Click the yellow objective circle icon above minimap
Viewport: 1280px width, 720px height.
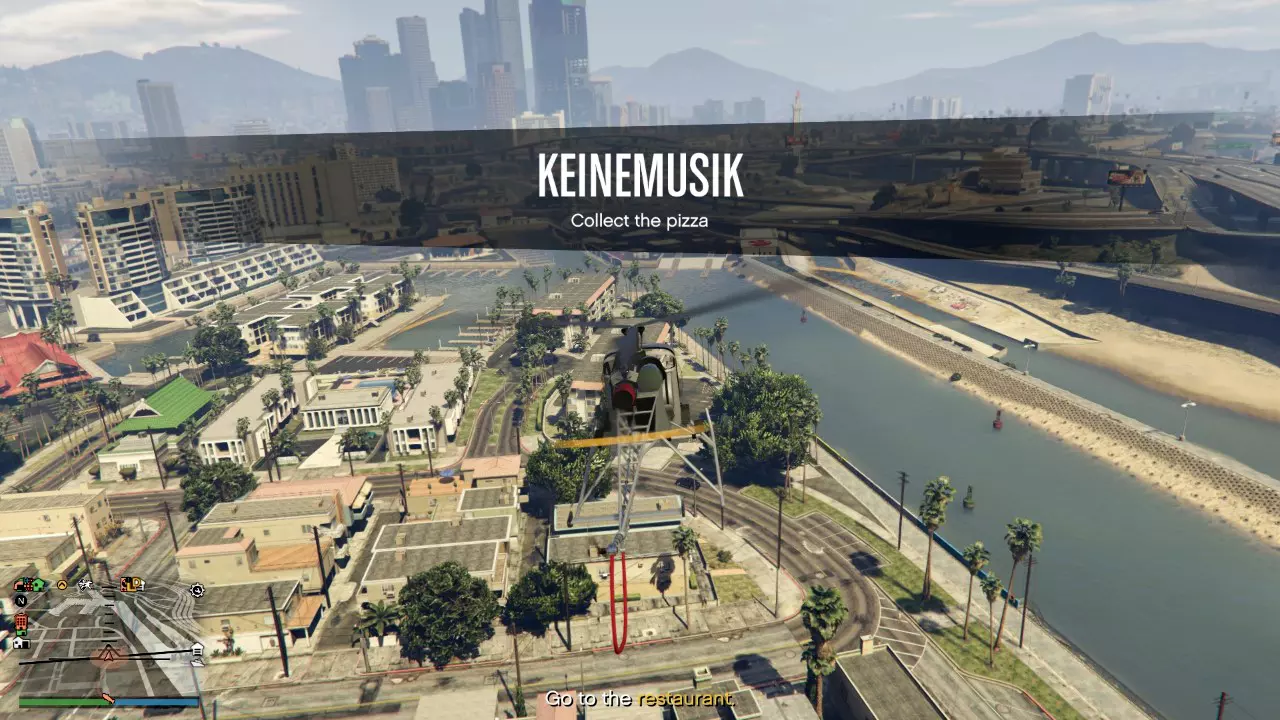(x=62, y=585)
